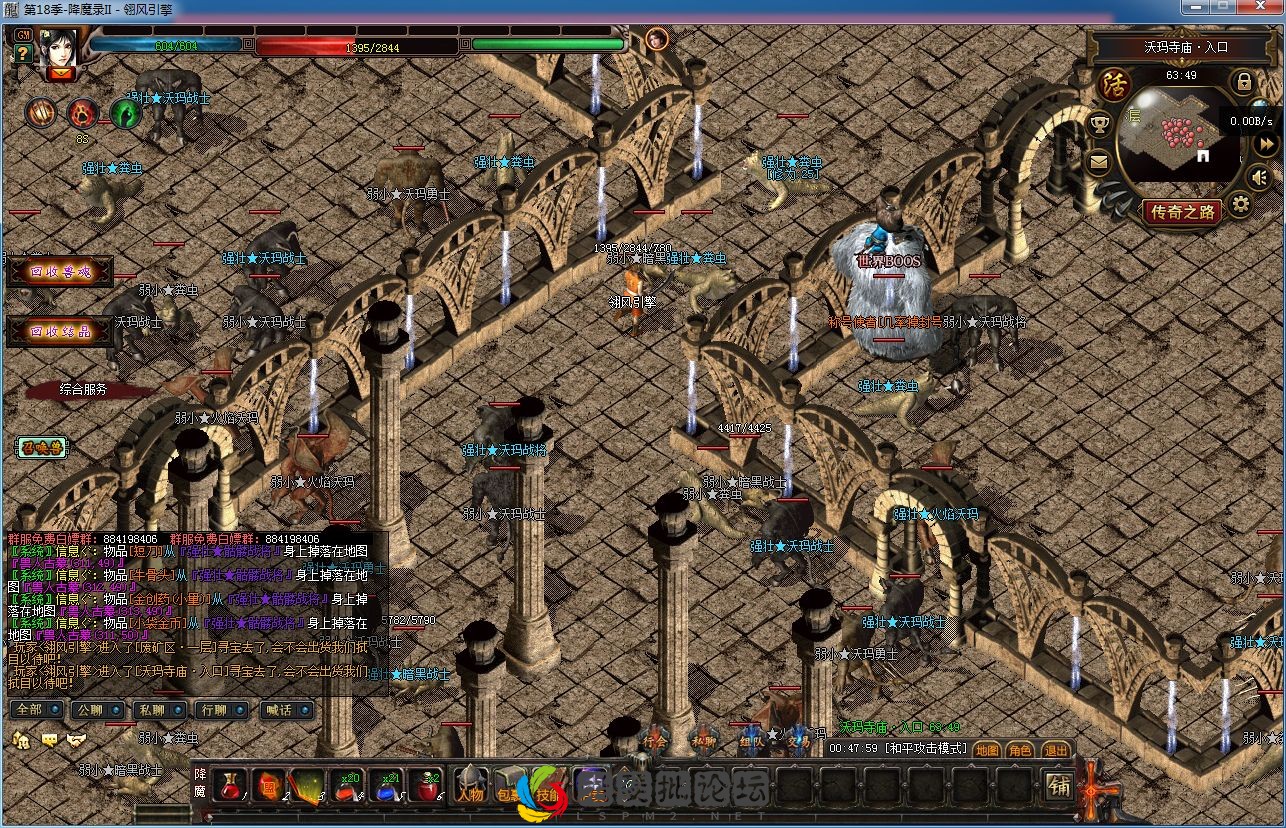Click the yellow question mark help icon
Screen dimensions: 1286x828
[23, 54]
